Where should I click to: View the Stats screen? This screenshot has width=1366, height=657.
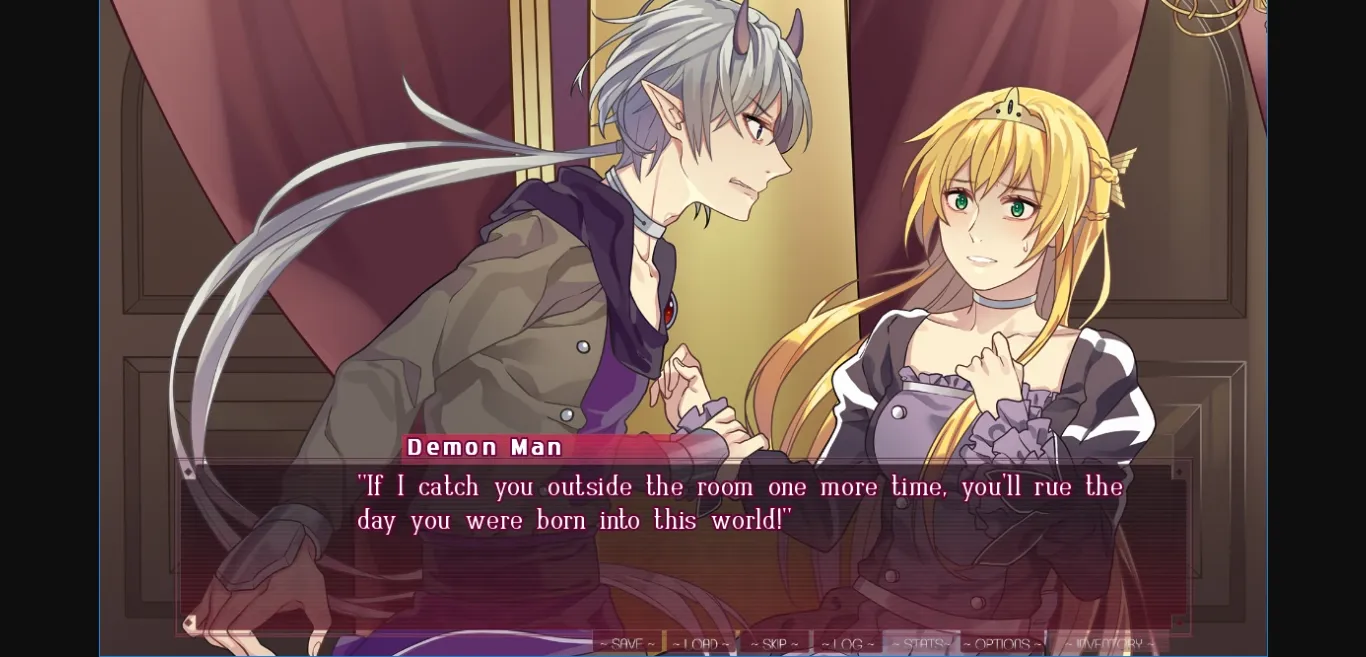(920, 644)
